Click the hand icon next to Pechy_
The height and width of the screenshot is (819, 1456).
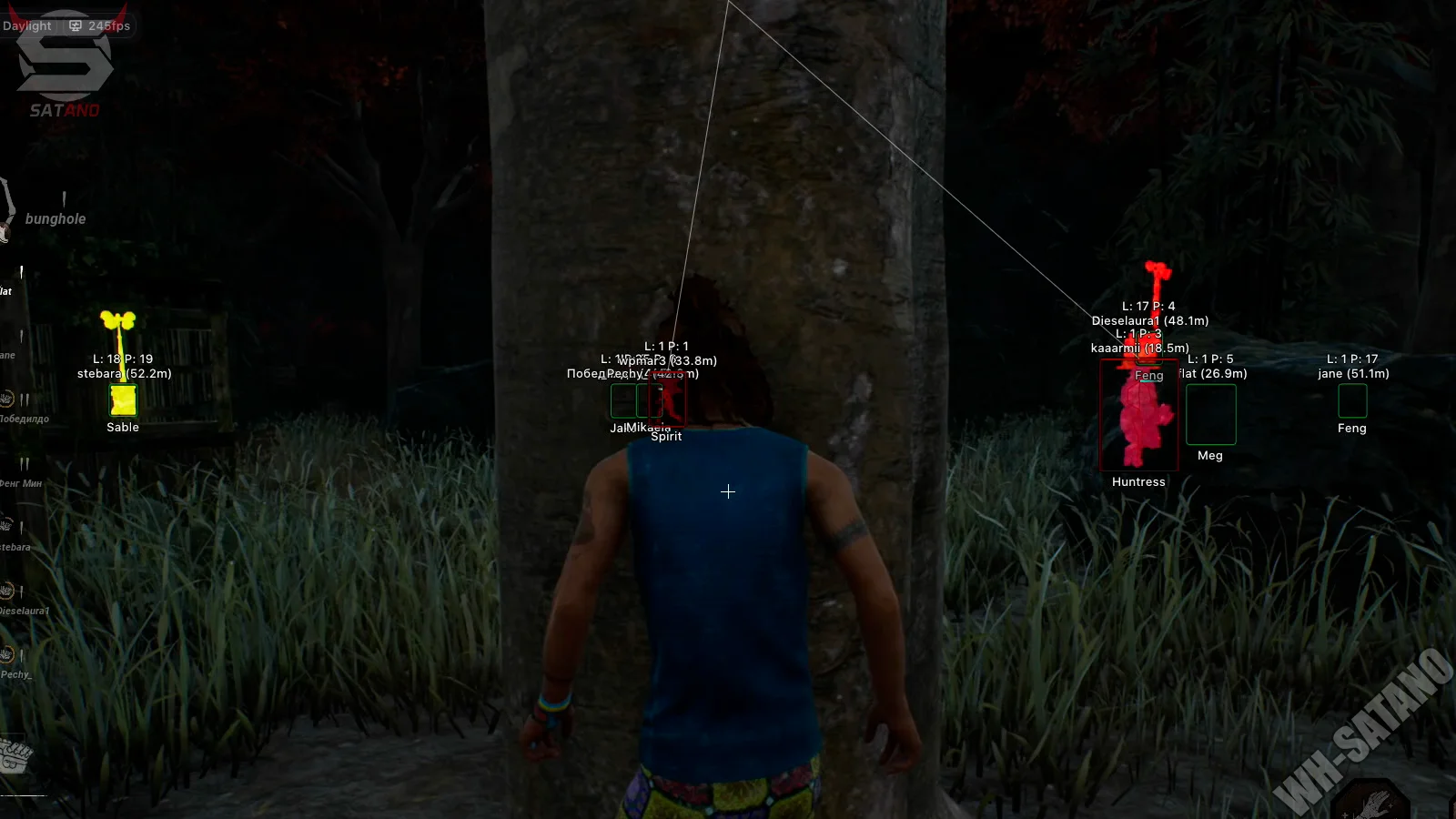click(7, 652)
